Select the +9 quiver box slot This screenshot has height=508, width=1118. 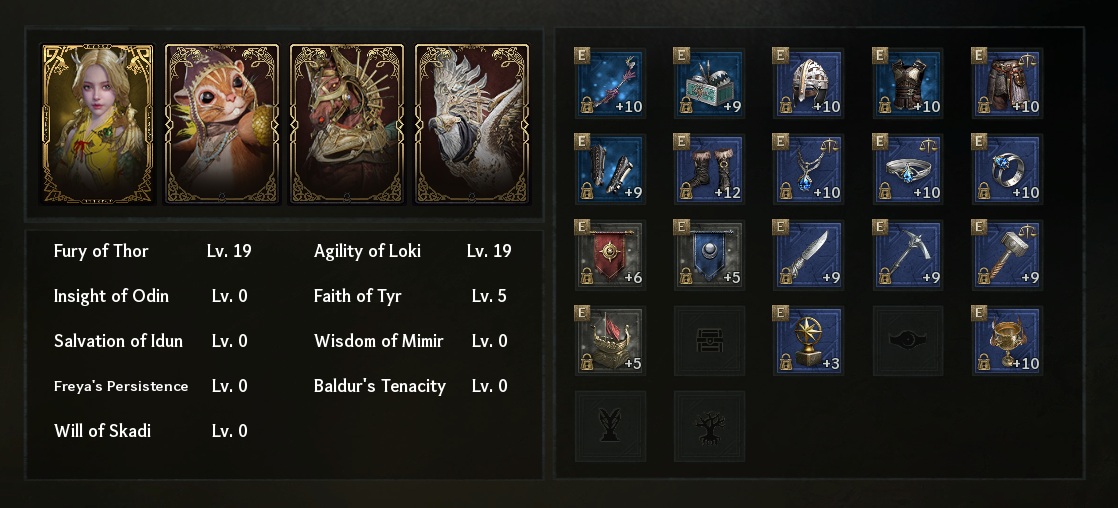click(709, 83)
